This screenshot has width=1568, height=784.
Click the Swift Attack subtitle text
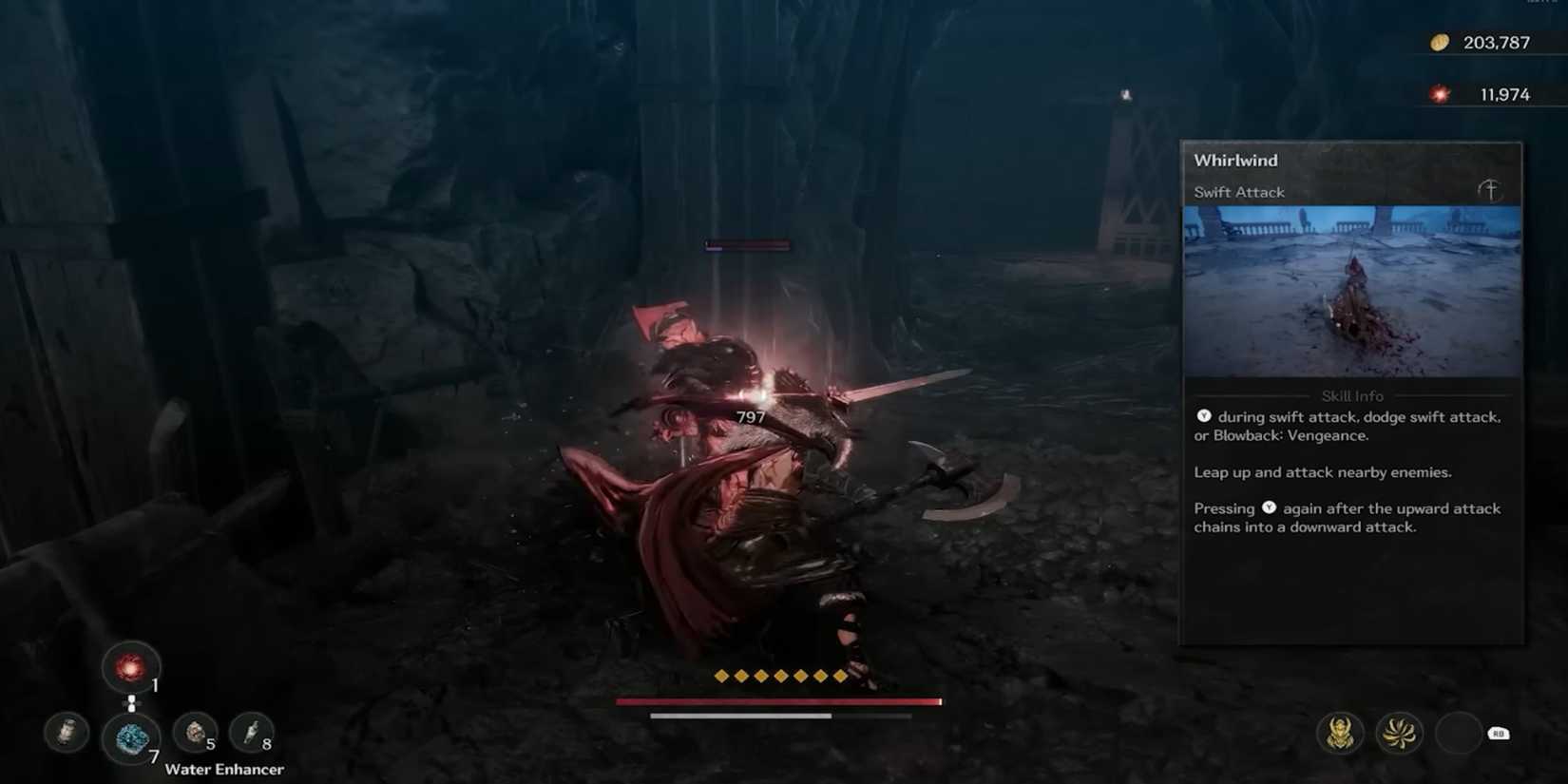[x=1238, y=191]
